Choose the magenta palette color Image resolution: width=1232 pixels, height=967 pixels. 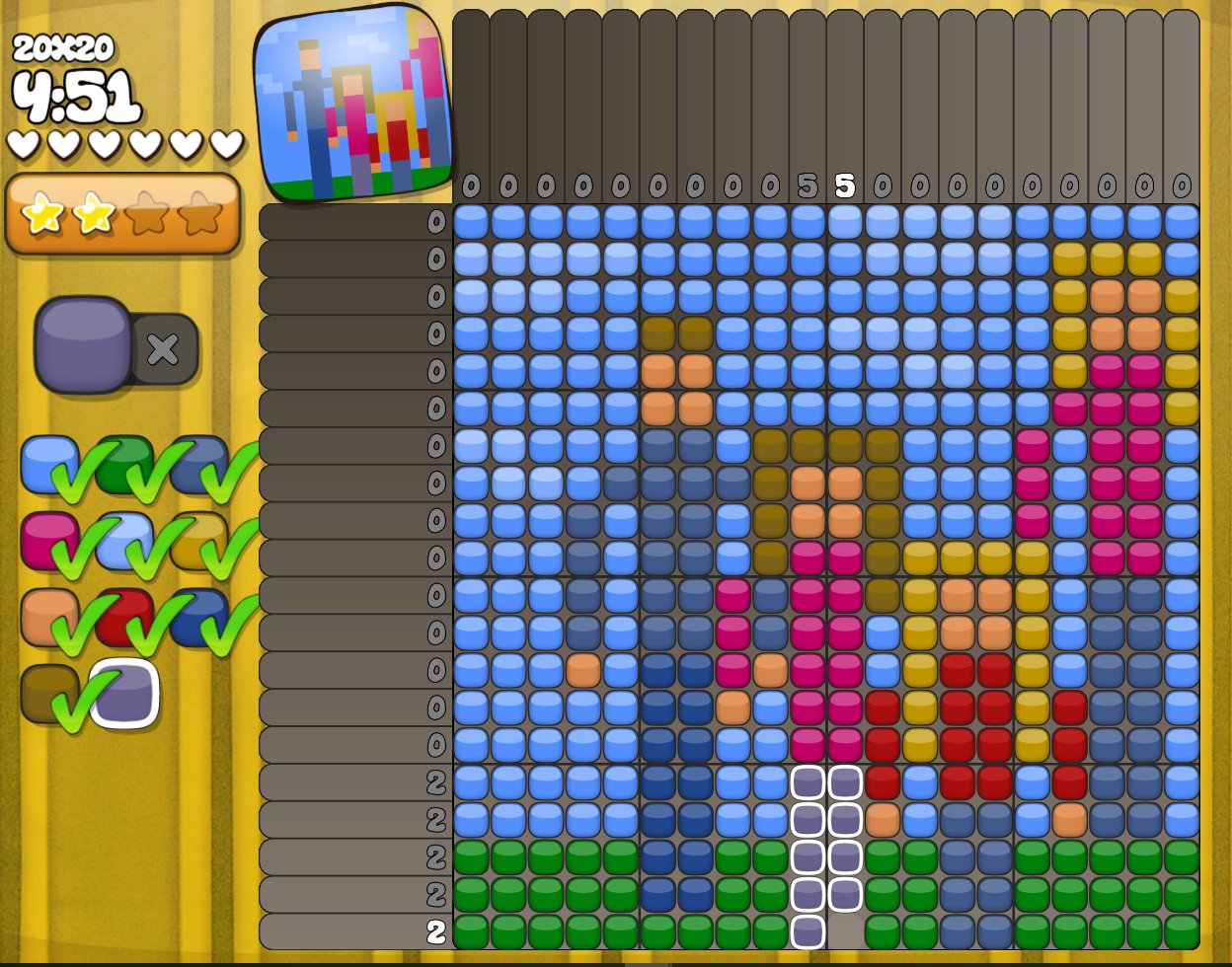point(48,540)
